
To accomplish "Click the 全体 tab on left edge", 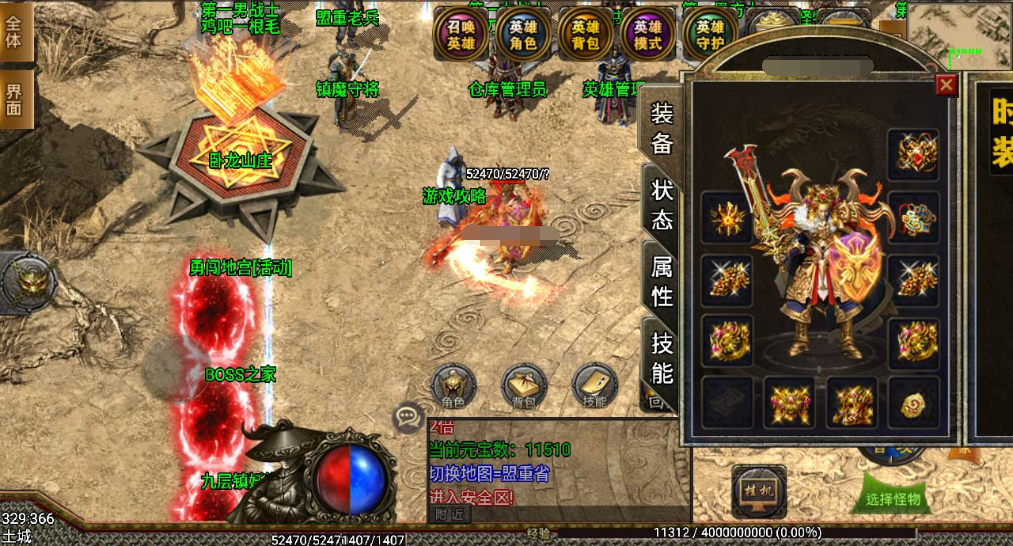I will pos(14,32).
